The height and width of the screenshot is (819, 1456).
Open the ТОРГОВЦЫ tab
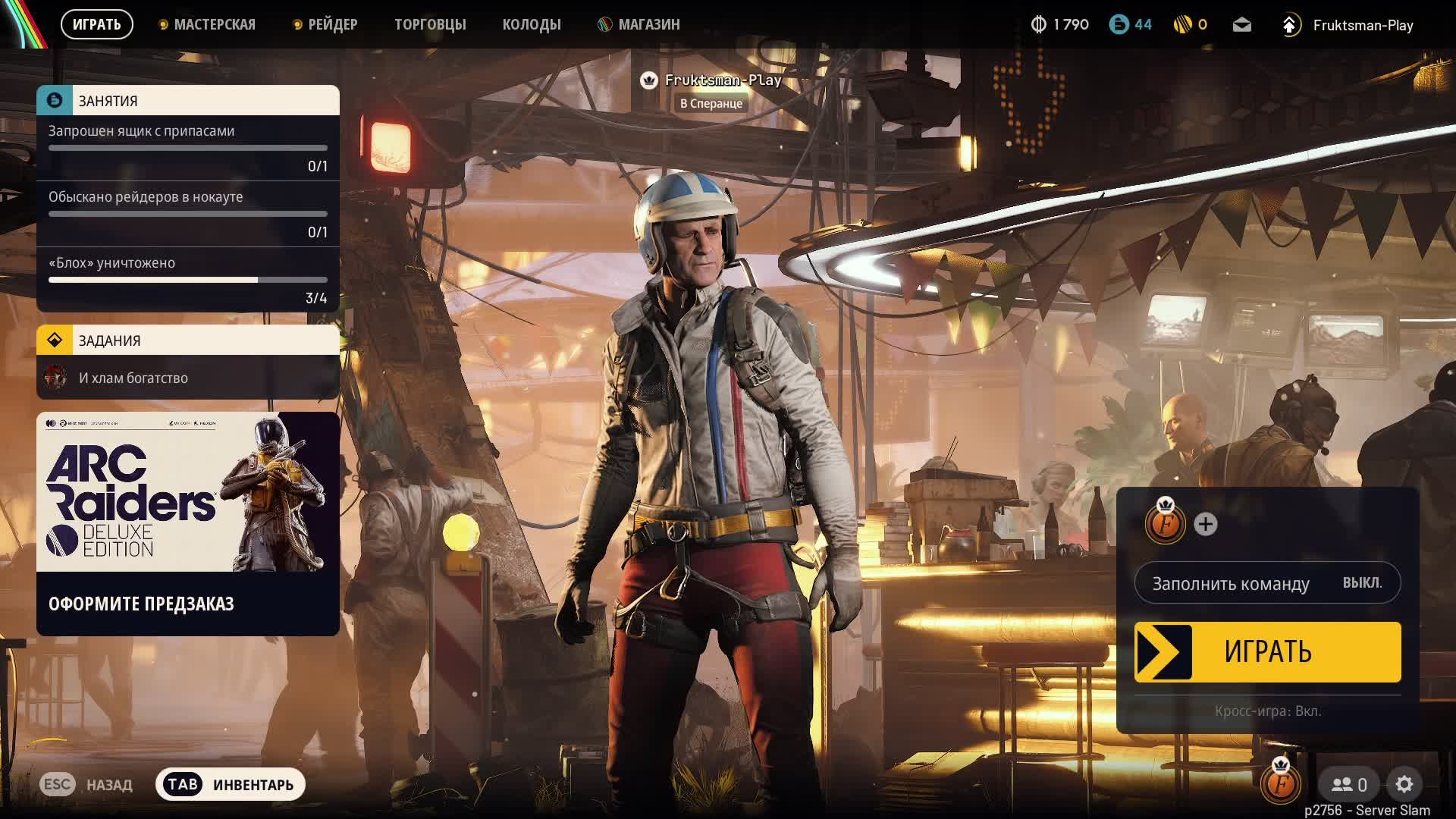pyautogui.click(x=430, y=24)
